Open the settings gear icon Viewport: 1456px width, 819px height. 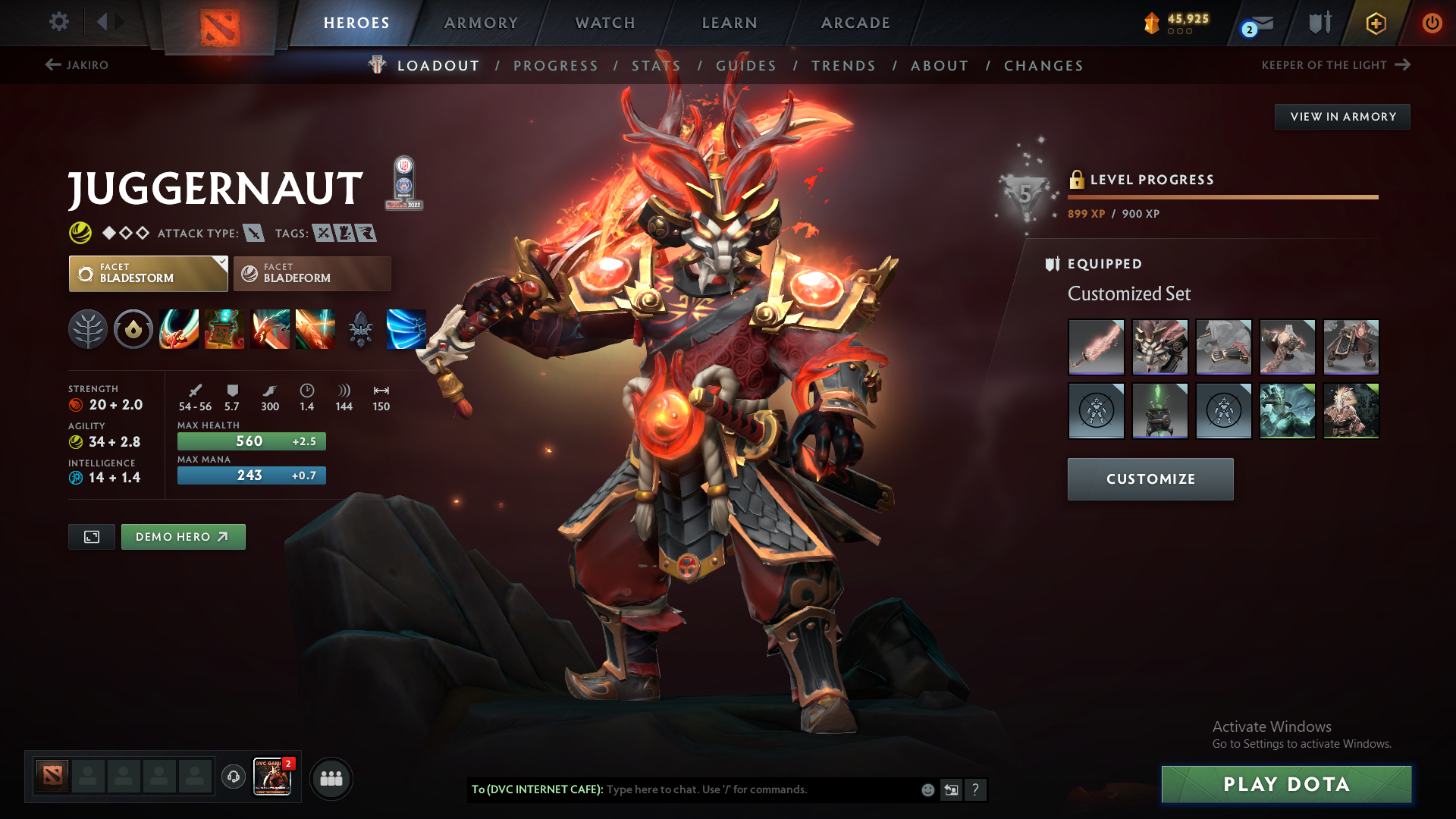(59, 23)
